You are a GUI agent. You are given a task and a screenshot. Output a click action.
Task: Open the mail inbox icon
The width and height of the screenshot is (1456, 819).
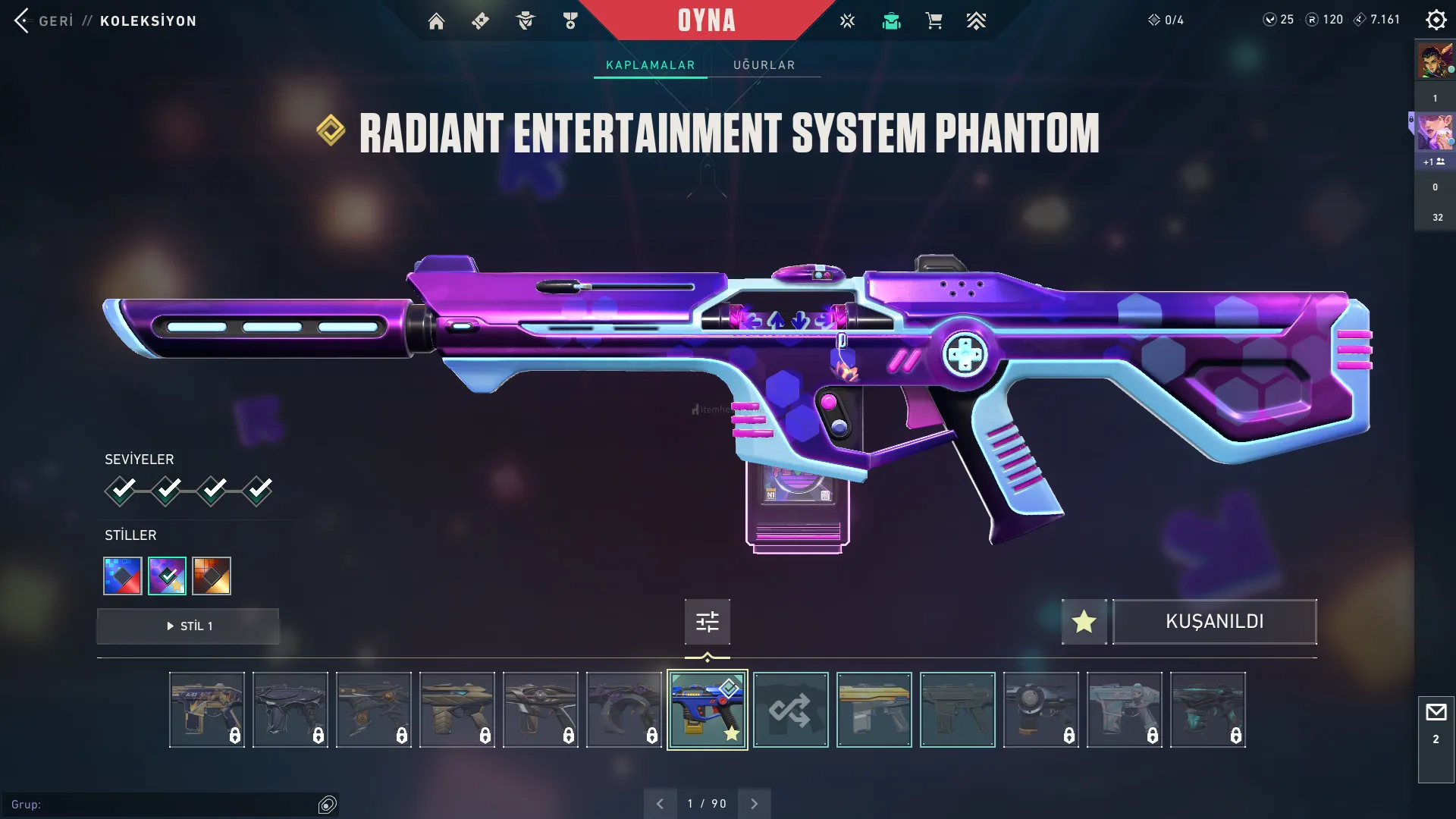pos(1436,713)
